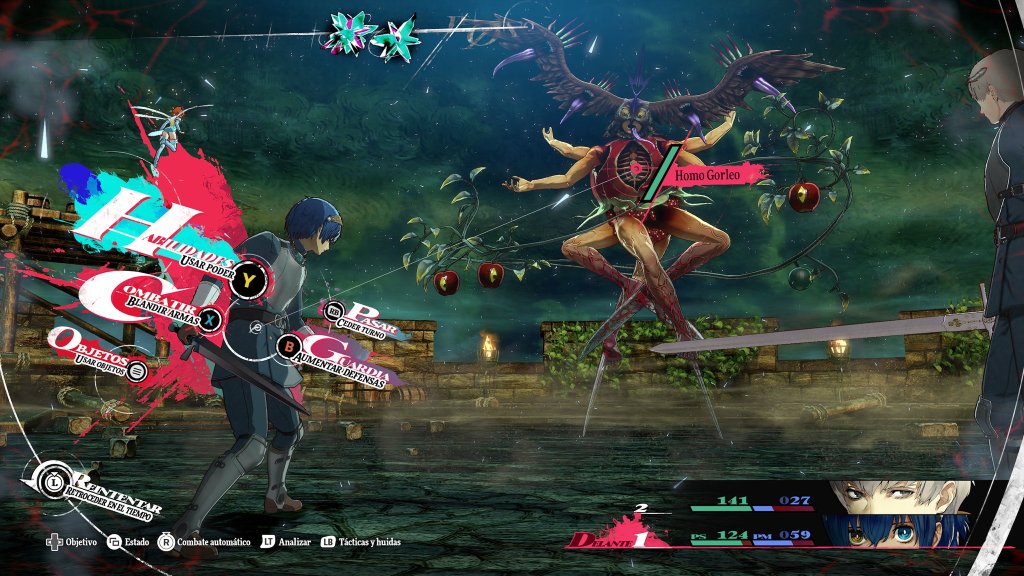
Task: Open the Objetivo option
Action: click(72, 541)
